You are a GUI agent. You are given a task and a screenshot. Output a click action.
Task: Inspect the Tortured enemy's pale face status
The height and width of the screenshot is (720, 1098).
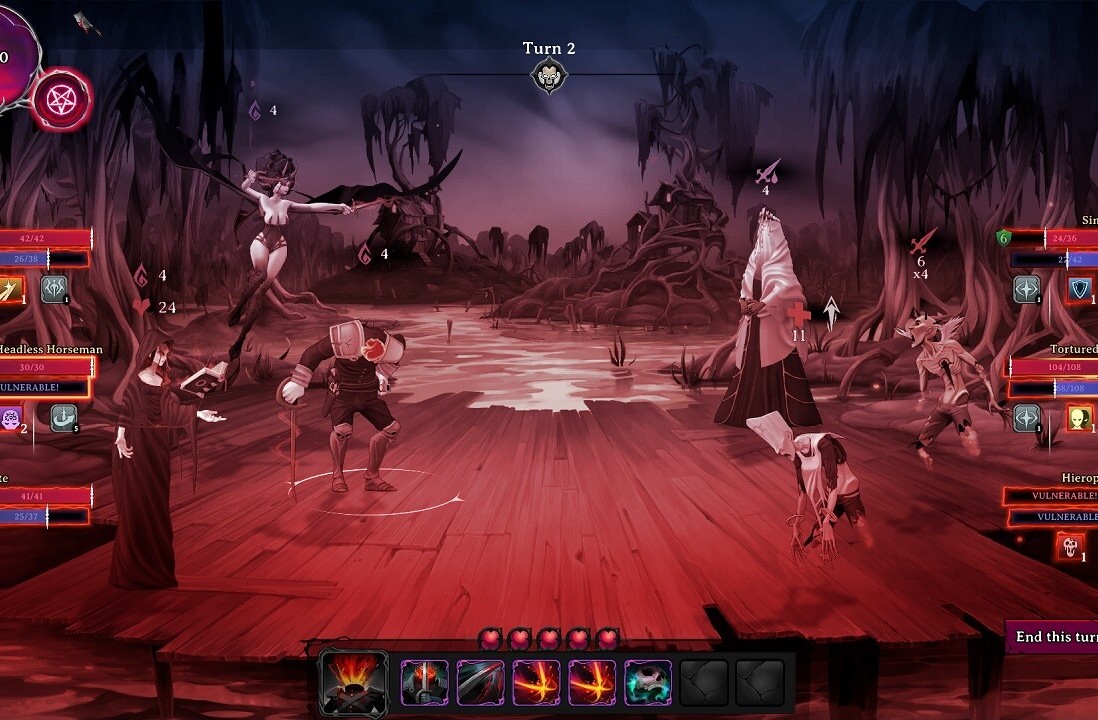pos(1079,418)
